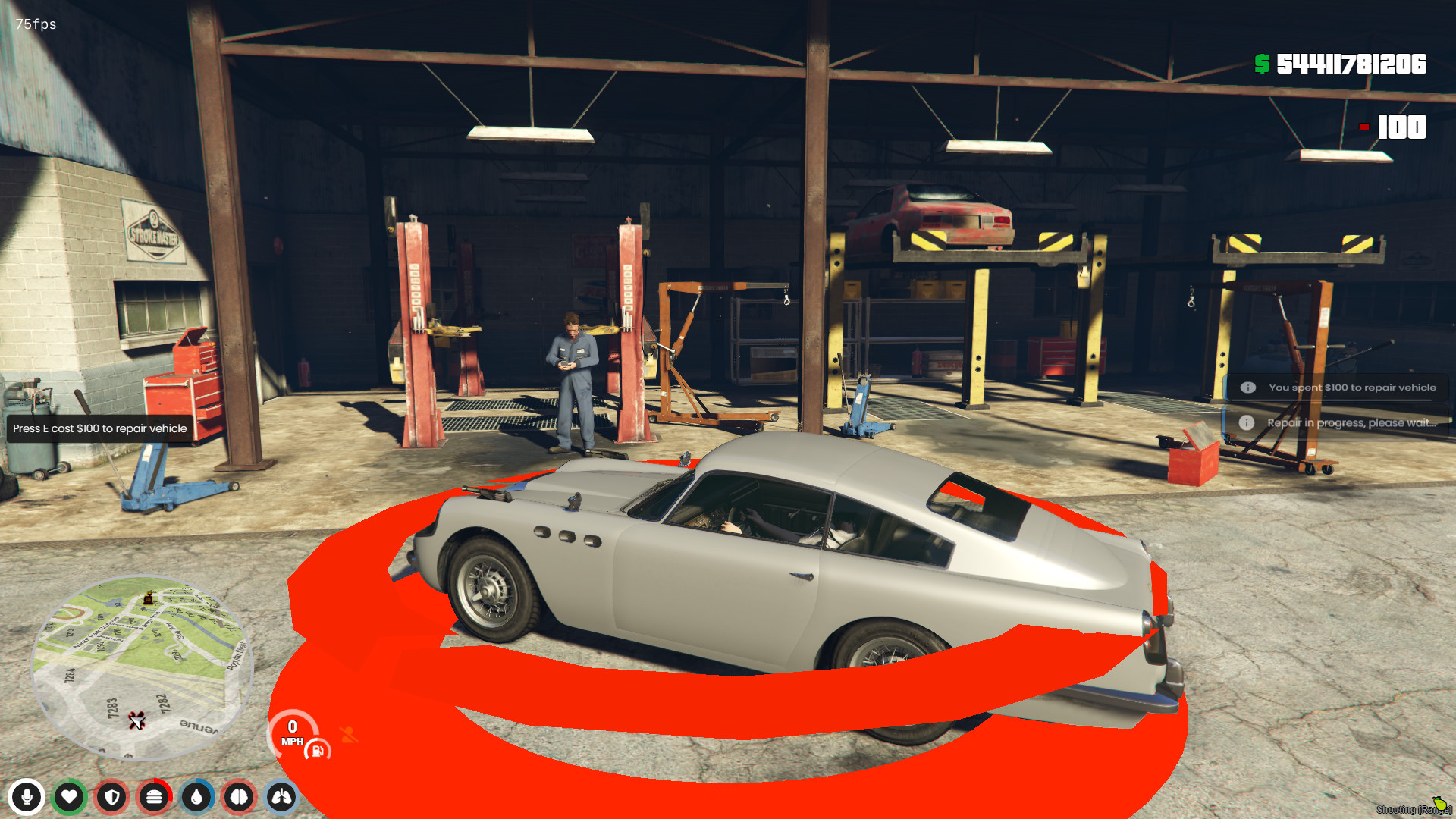Select the heart health icon
1456x819 pixels.
click(x=70, y=798)
